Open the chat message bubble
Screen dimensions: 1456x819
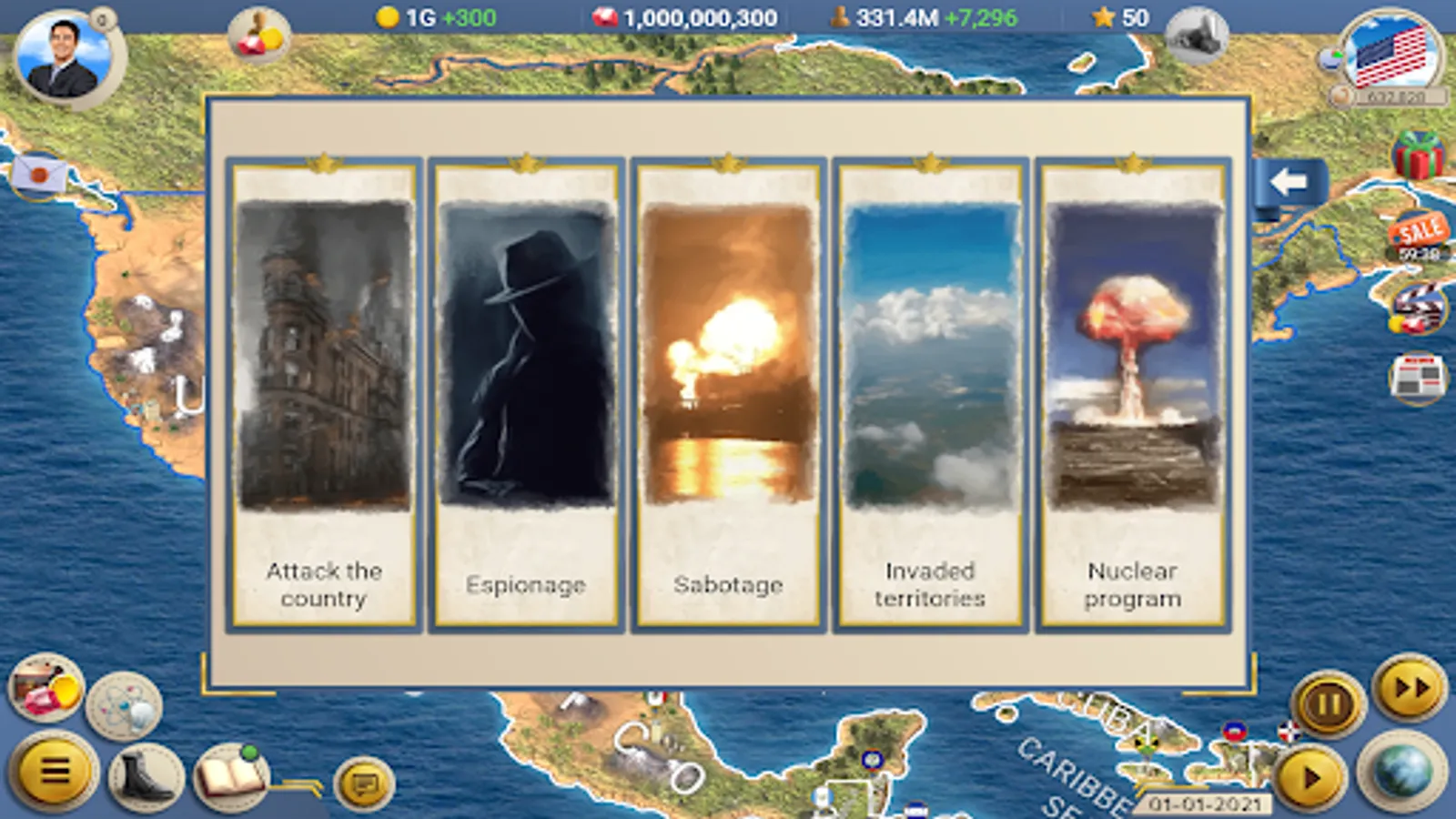coord(362,781)
